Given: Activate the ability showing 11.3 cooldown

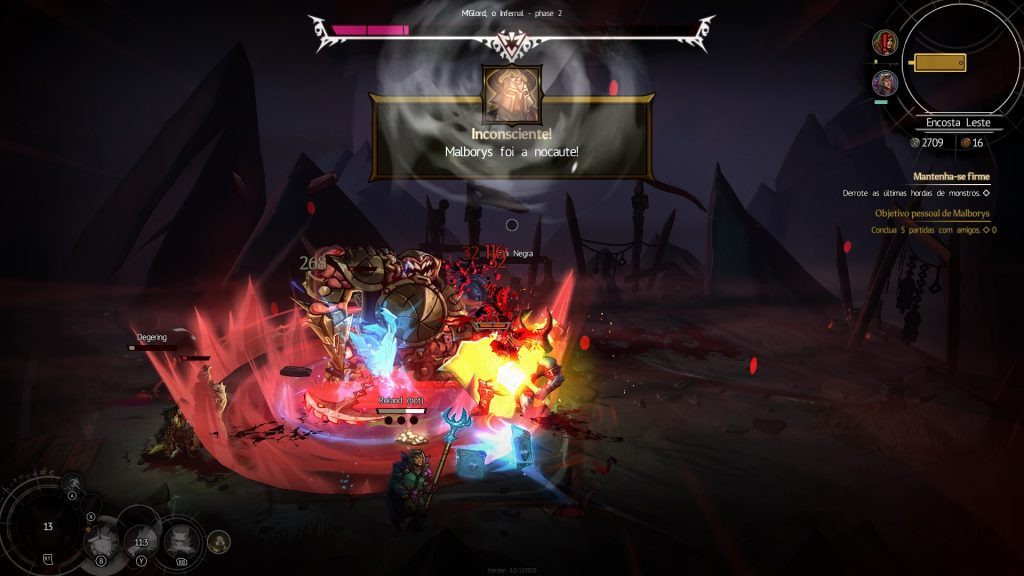Looking at the screenshot, I should tap(140, 541).
